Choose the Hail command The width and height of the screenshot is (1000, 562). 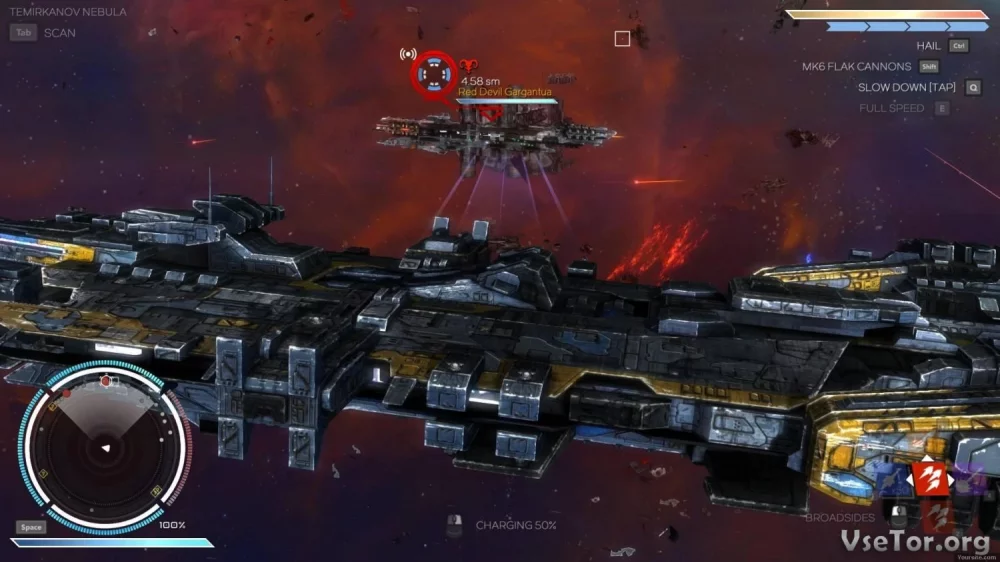tap(928, 46)
